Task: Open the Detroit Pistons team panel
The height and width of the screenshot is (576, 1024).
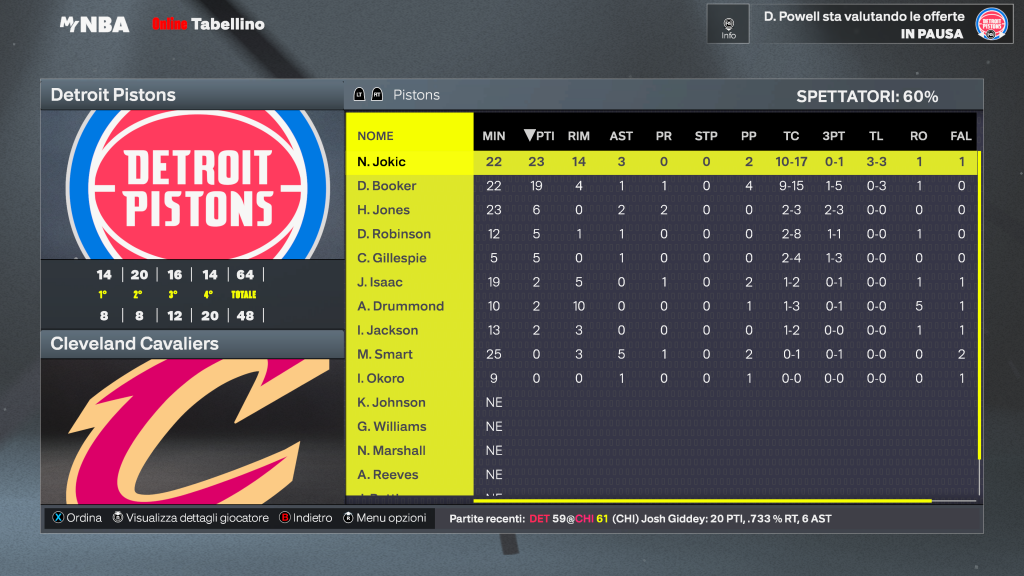Action: (191, 95)
